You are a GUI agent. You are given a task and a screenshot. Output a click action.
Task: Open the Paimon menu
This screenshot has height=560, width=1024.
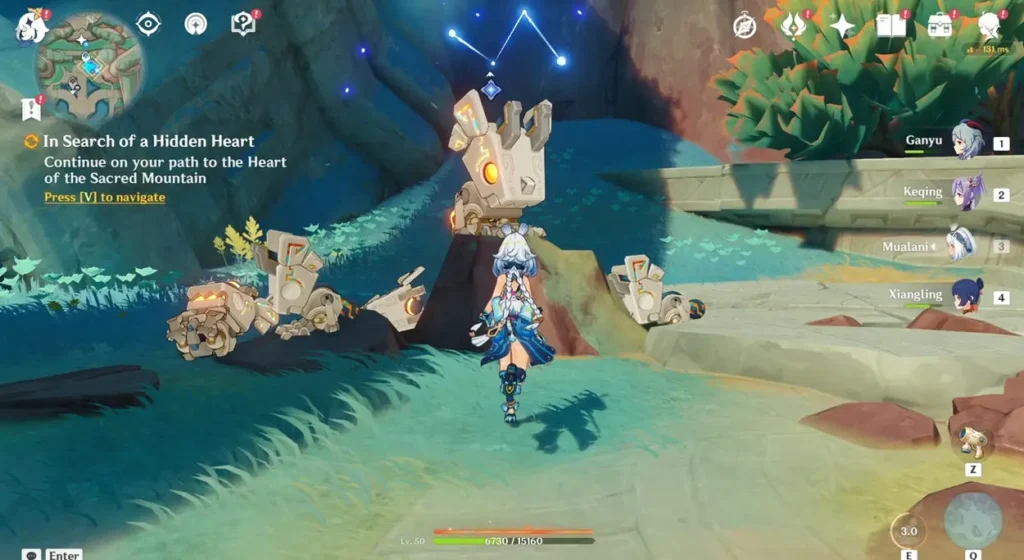32,27
